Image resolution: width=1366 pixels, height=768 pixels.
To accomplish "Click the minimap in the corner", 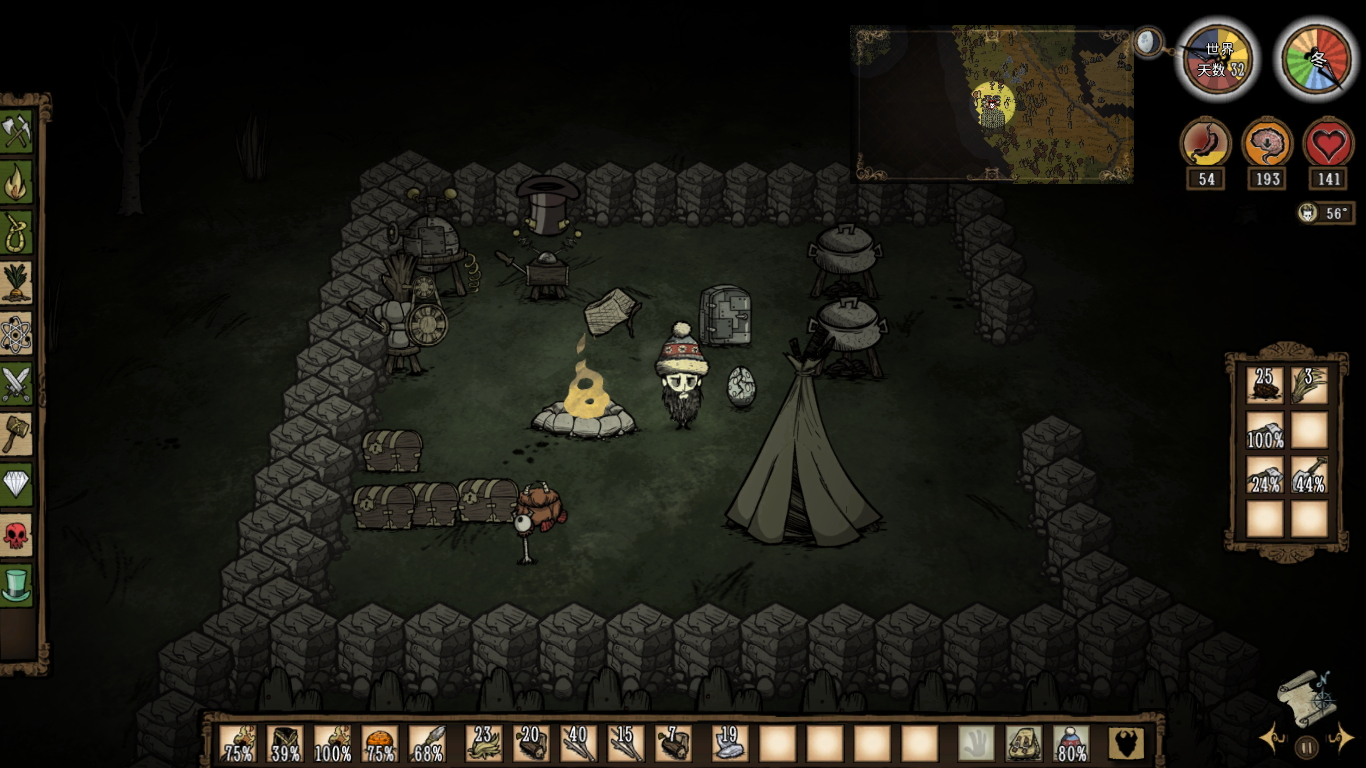I will (x=992, y=104).
